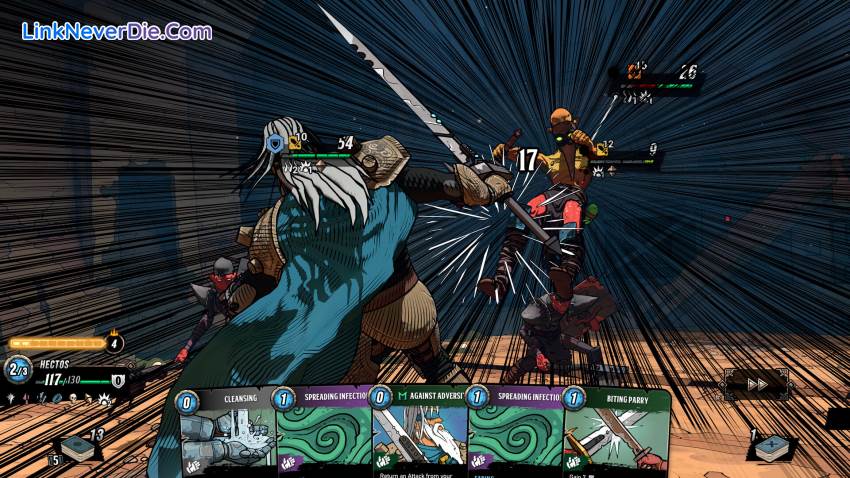Viewport: 850px width, 478px height.
Task: Click the fast-forward end turn button
Action: pos(757,383)
